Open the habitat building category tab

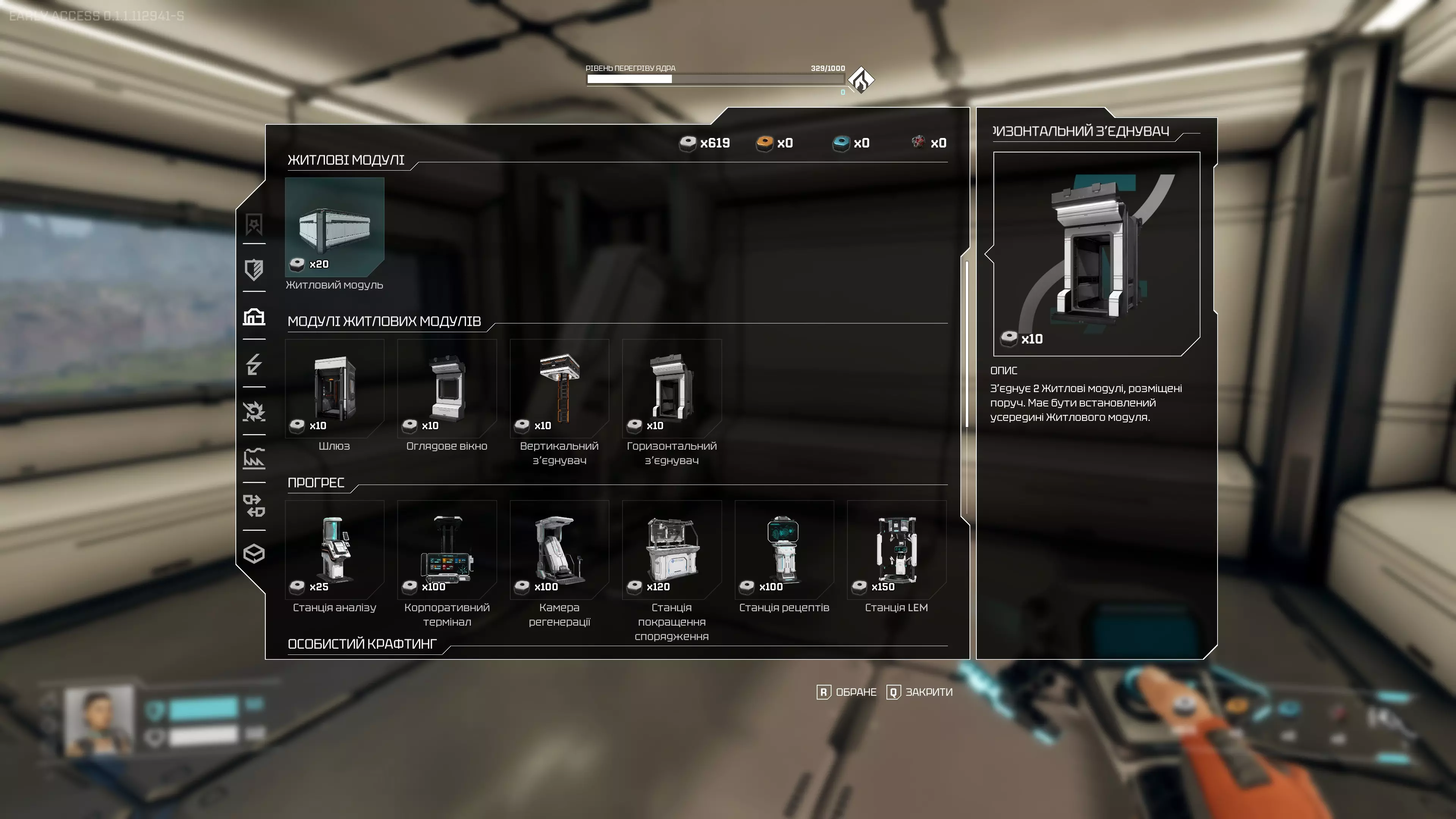coord(254,317)
